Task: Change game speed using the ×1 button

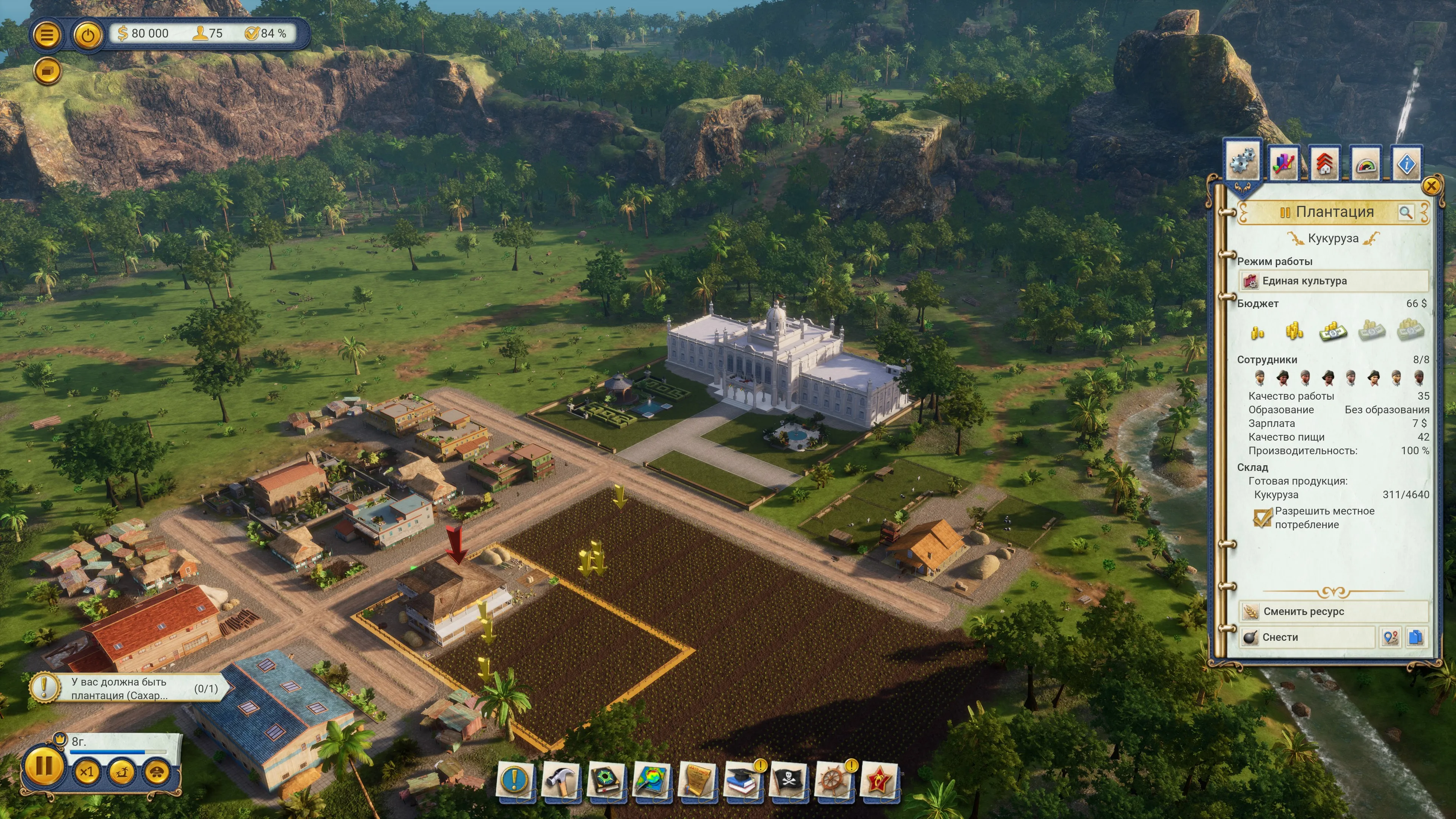Action: [86, 772]
